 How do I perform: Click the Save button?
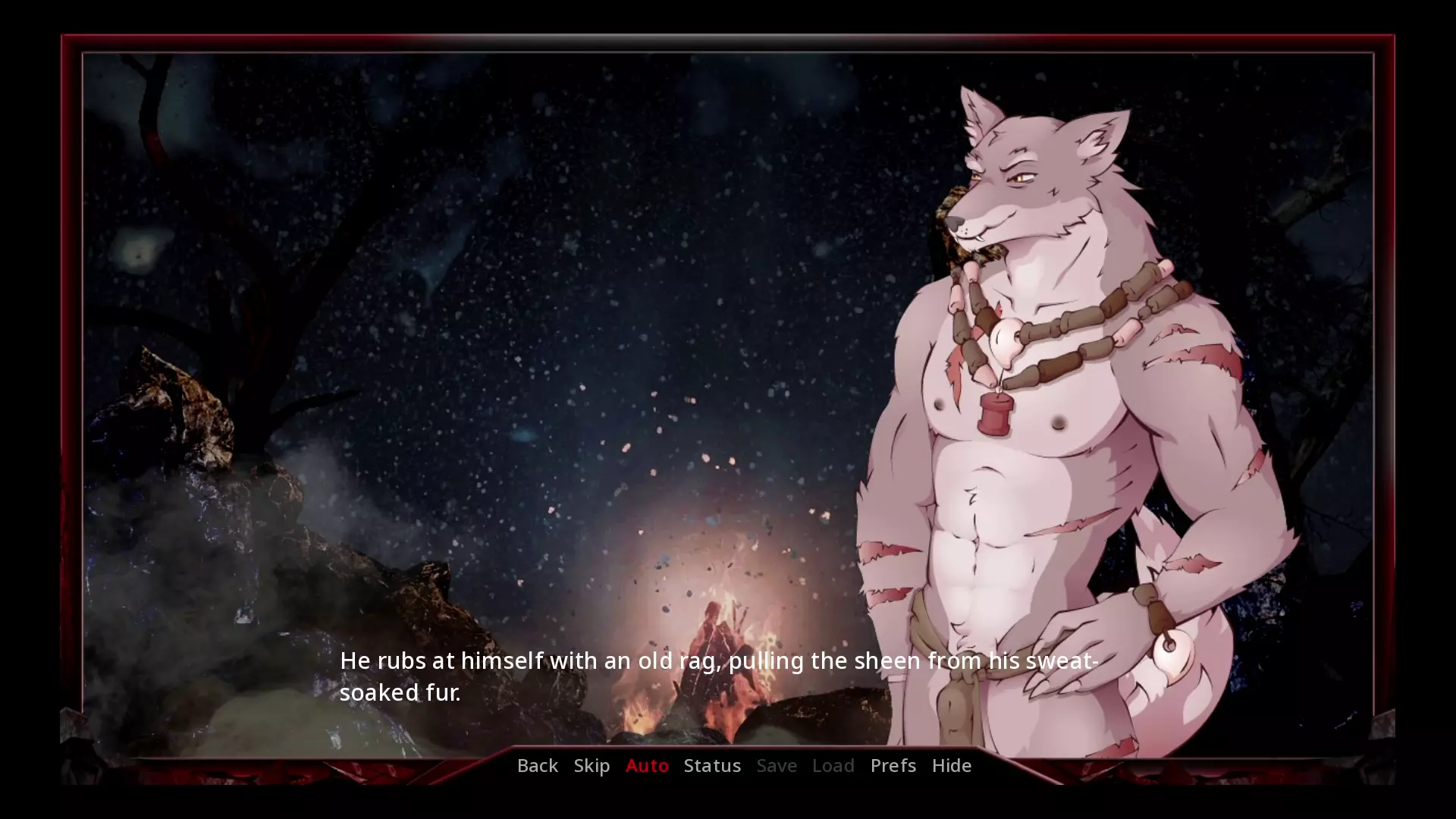777,766
